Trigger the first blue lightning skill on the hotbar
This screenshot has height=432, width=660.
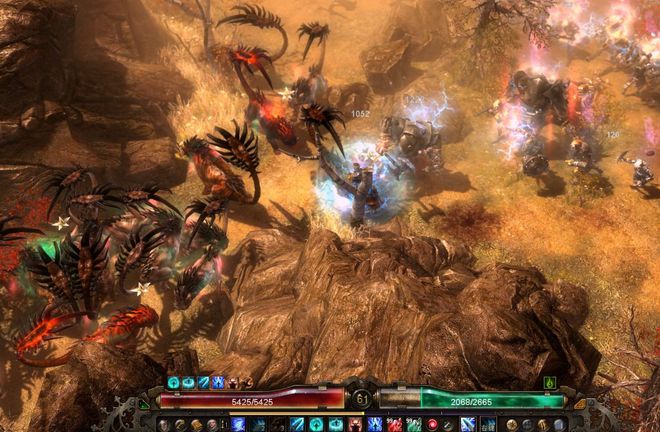coord(238,424)
